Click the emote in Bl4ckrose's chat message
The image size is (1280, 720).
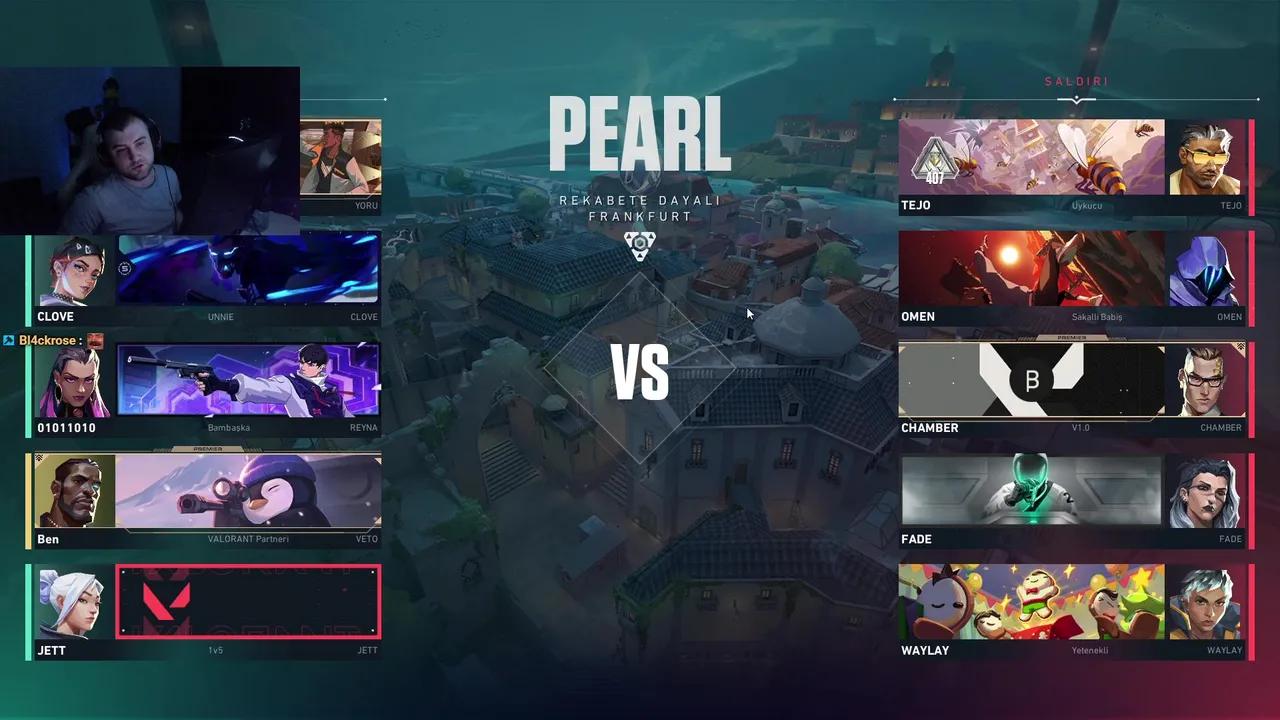point(95,340)
